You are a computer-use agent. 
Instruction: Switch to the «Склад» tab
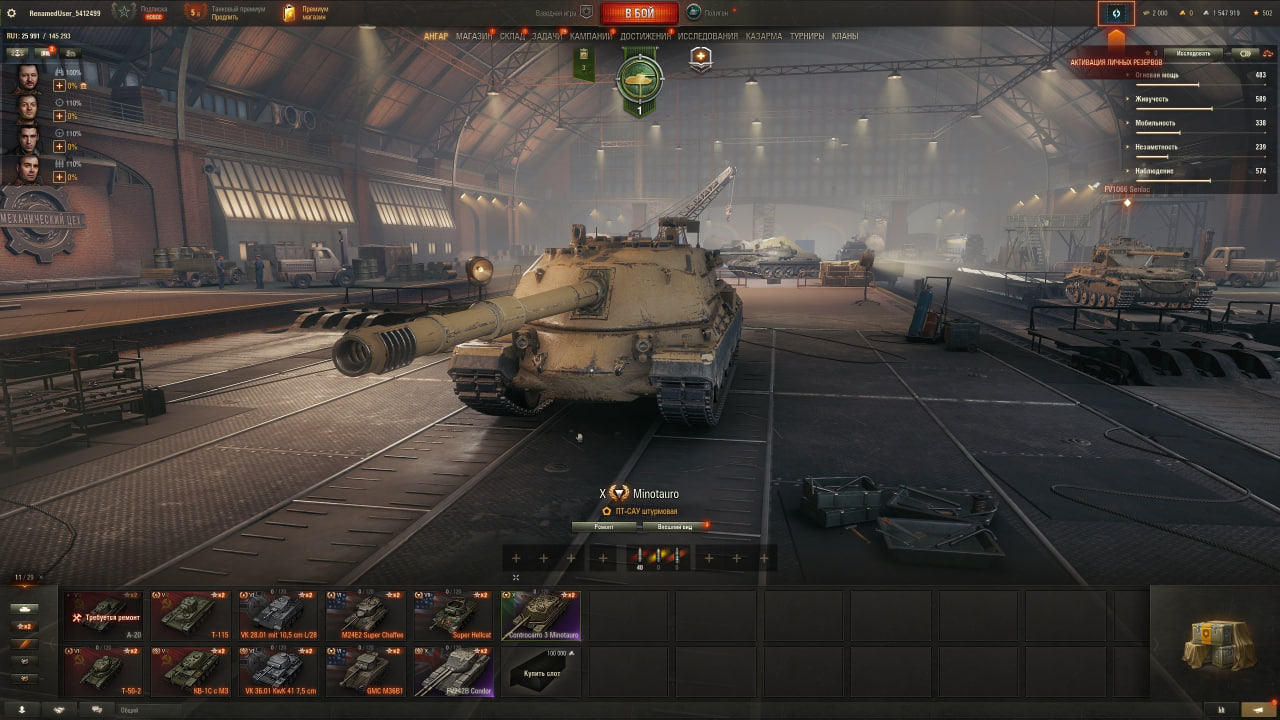click(x=512, y=36)
